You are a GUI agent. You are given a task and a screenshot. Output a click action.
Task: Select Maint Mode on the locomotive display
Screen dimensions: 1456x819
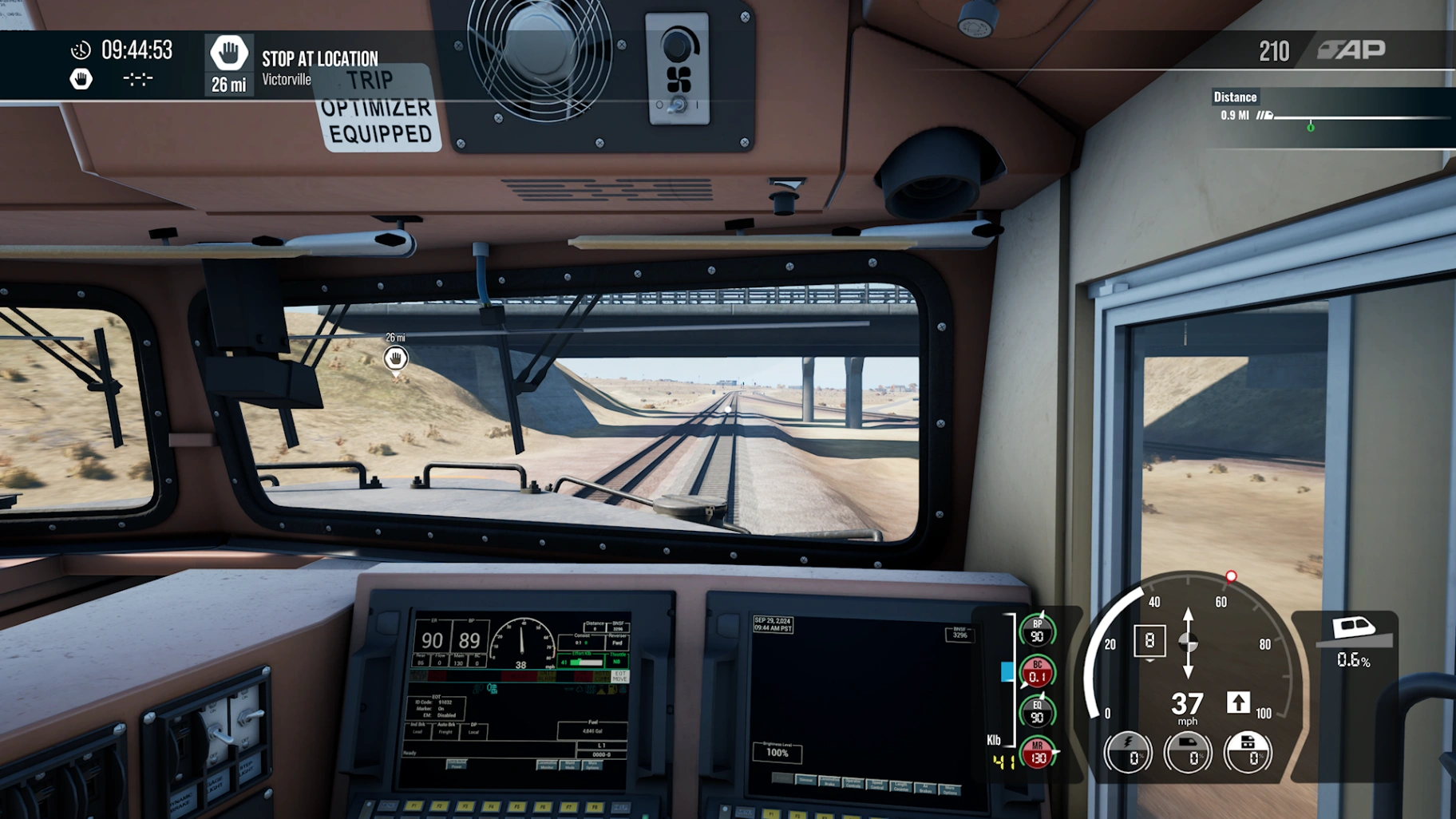570,766
